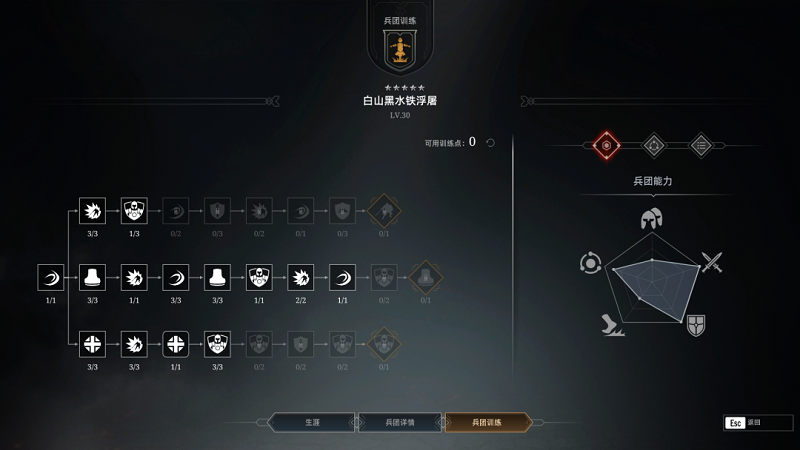The height and width of the screenshot is (450, 800).
Task: Select the top-row armored knight node marked 1/3
Action: pos(134,211)
